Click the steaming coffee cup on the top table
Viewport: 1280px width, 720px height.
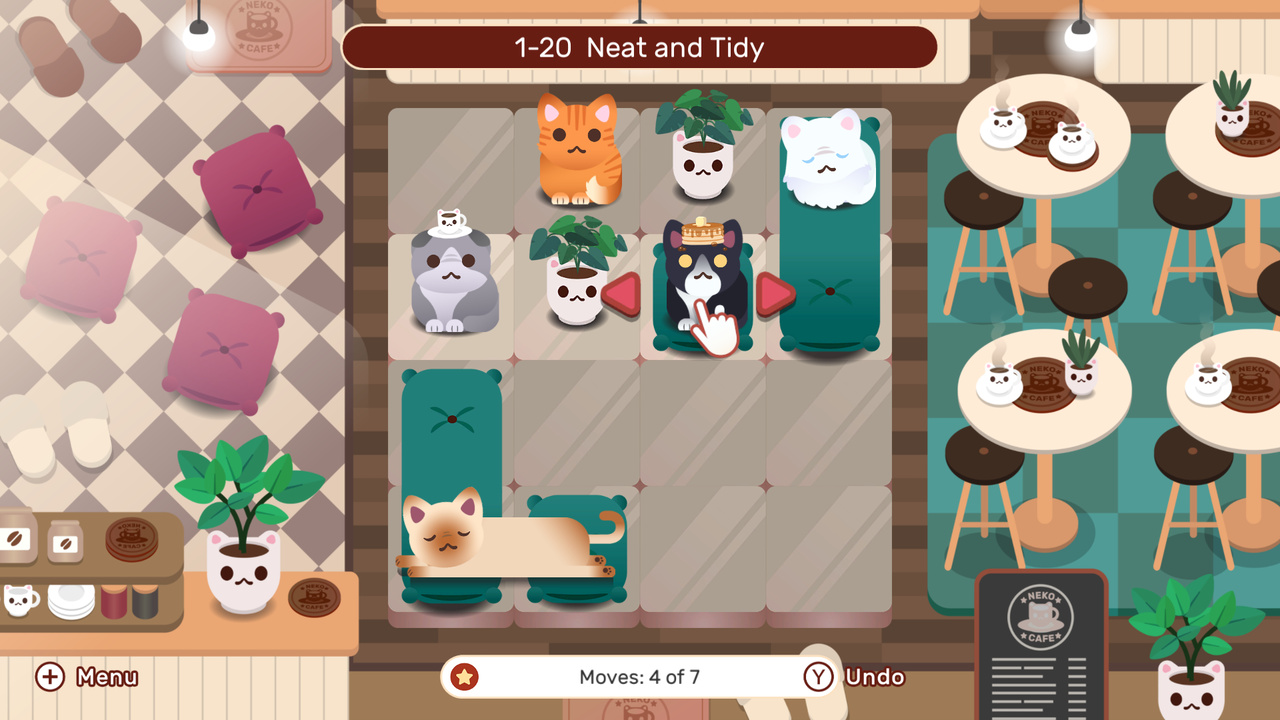point(1000,125)
